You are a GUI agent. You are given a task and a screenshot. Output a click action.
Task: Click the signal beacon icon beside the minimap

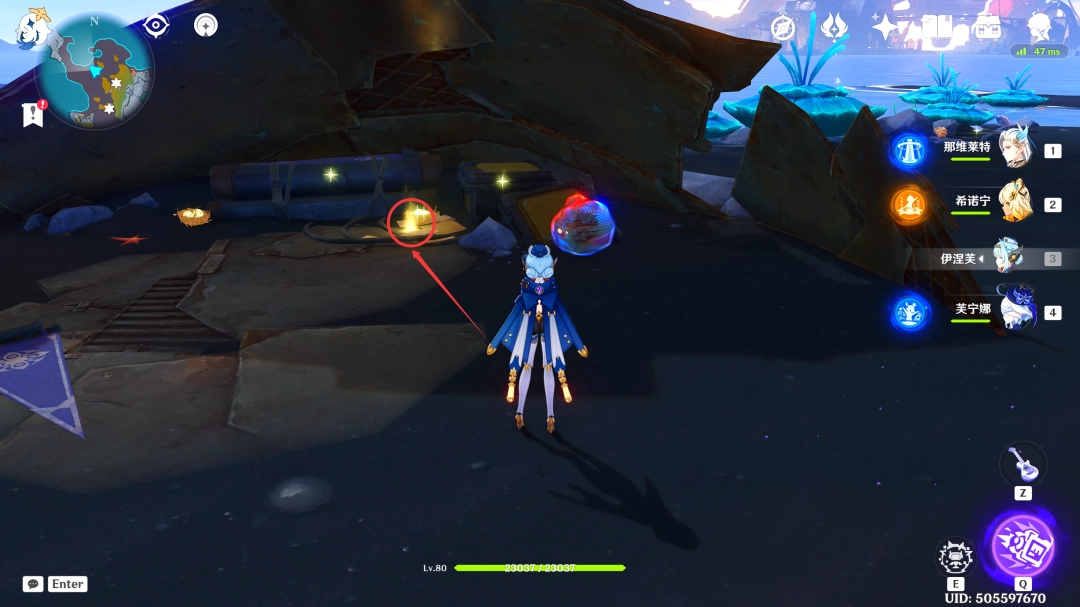click(206, 25)
